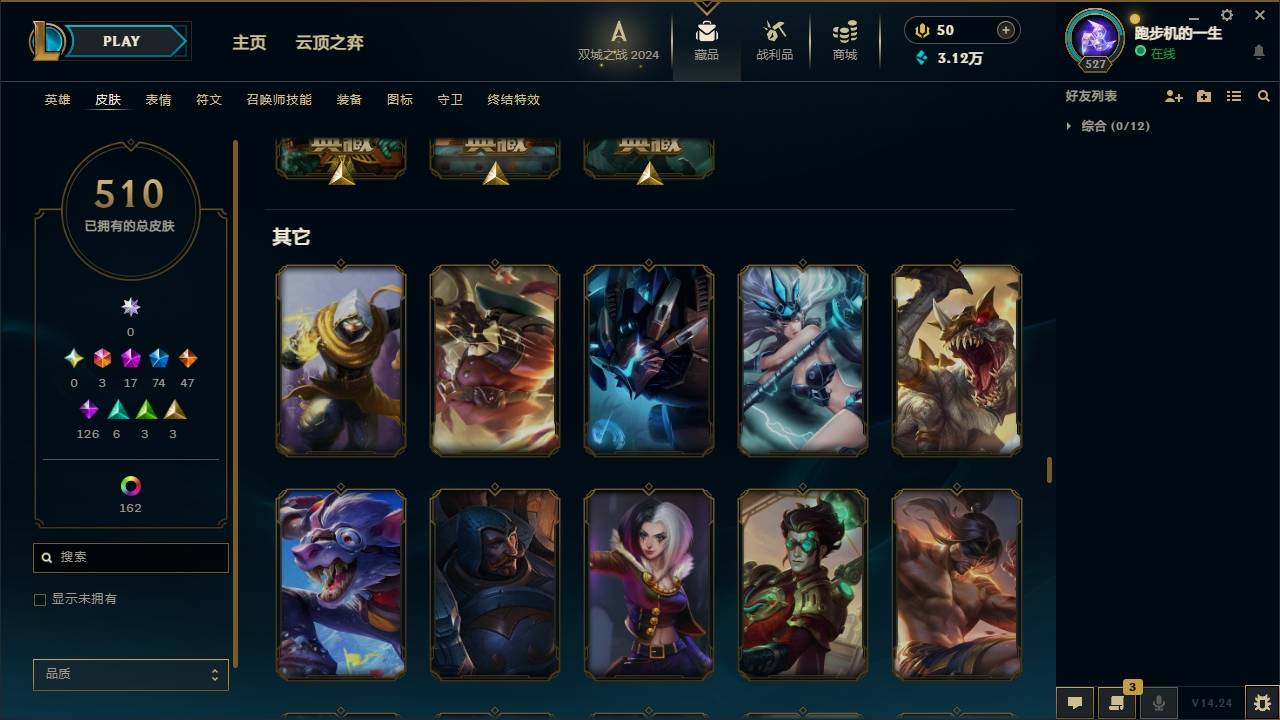Open the 品质 quality dropdown
The height and width of the screenshot is (720, 1280).
[x=130, y=674]
